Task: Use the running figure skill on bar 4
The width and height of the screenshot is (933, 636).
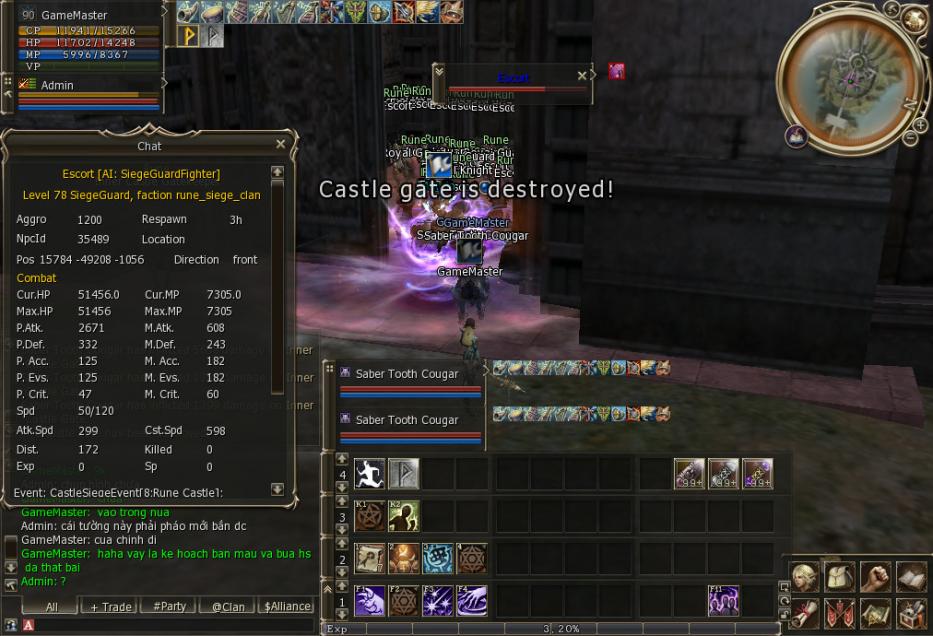Action: [369, 473]
